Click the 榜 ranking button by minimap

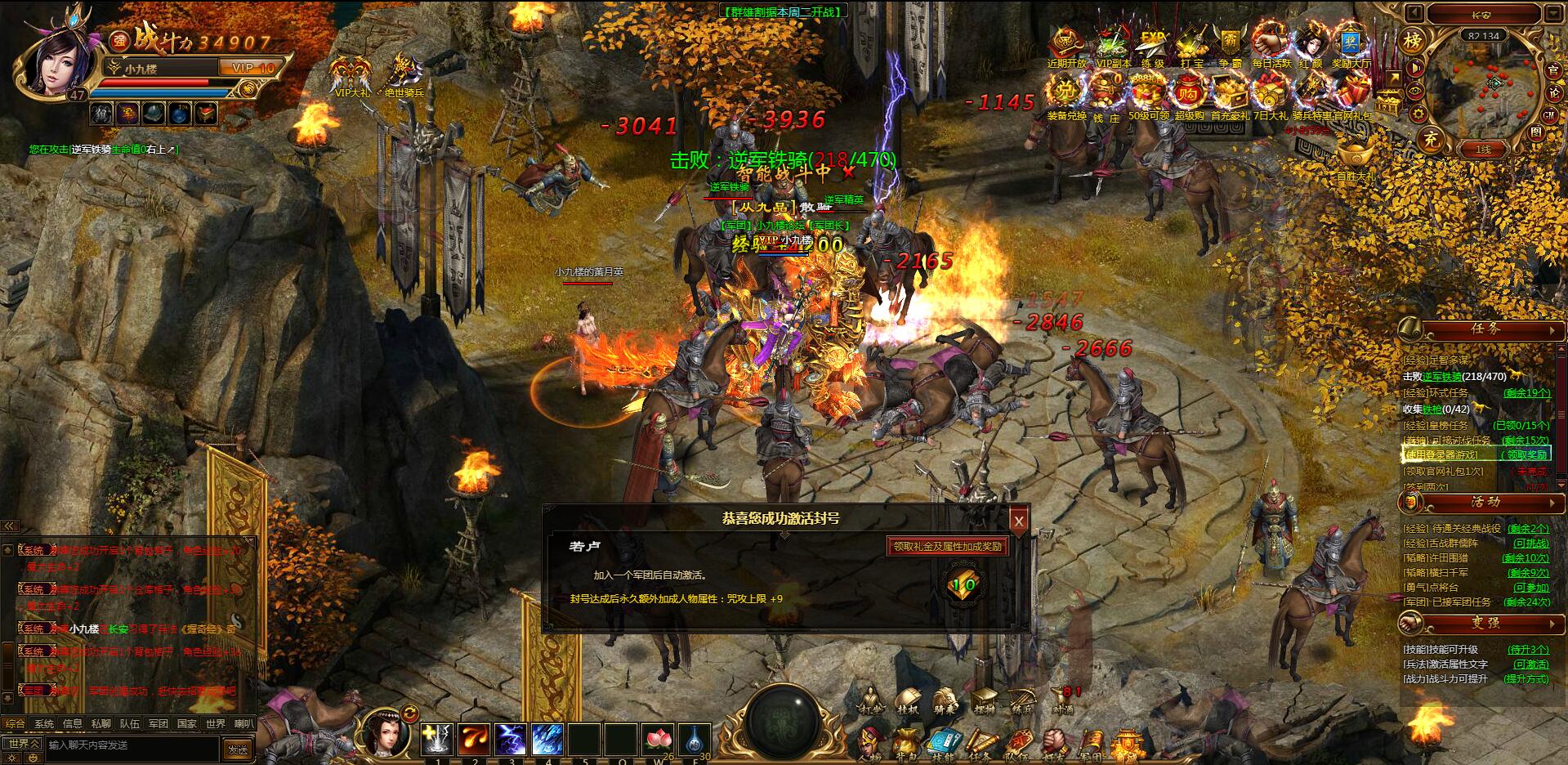tap(1413, 41)
